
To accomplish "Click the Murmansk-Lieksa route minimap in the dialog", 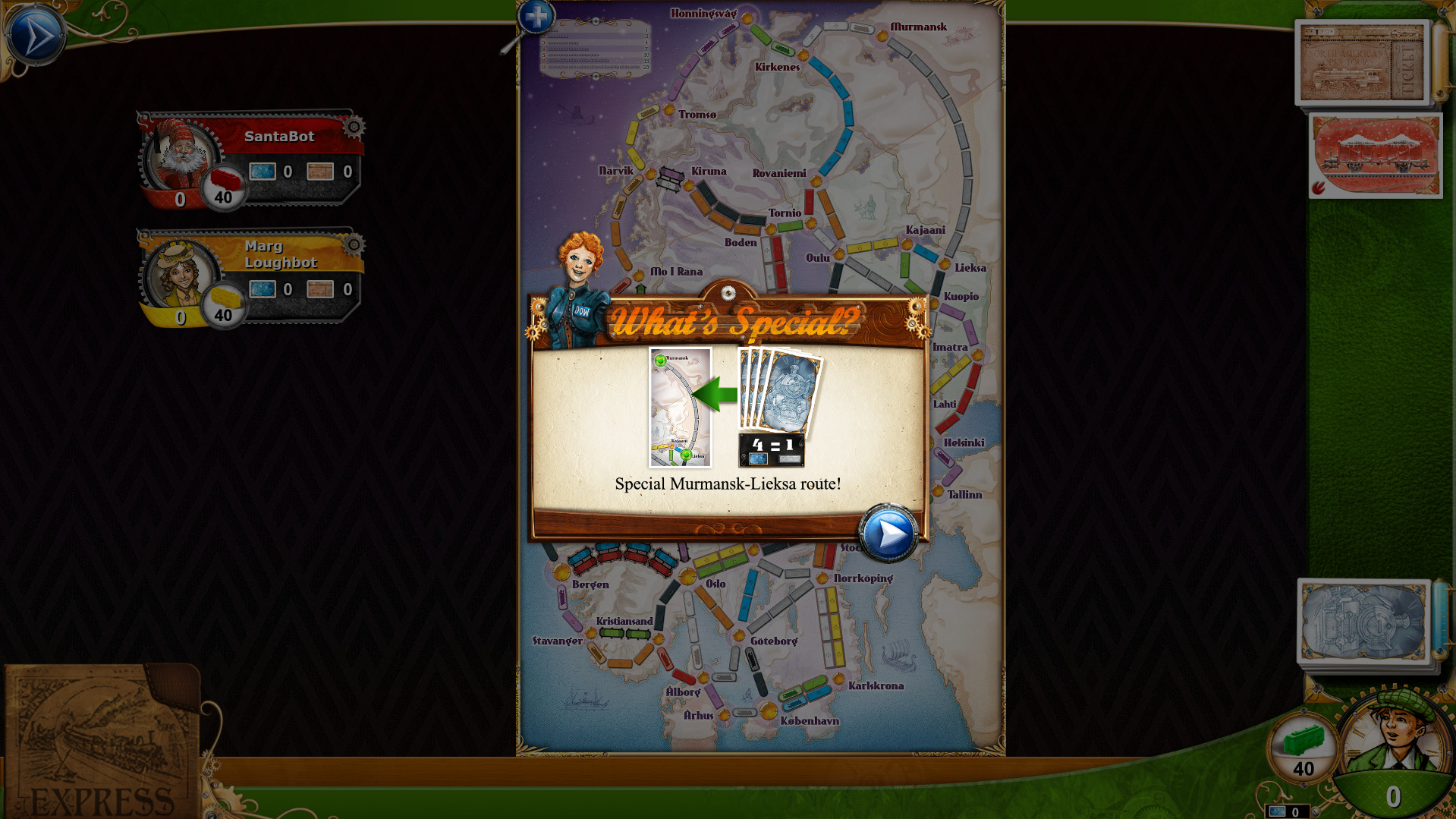I will click(681, 408).
